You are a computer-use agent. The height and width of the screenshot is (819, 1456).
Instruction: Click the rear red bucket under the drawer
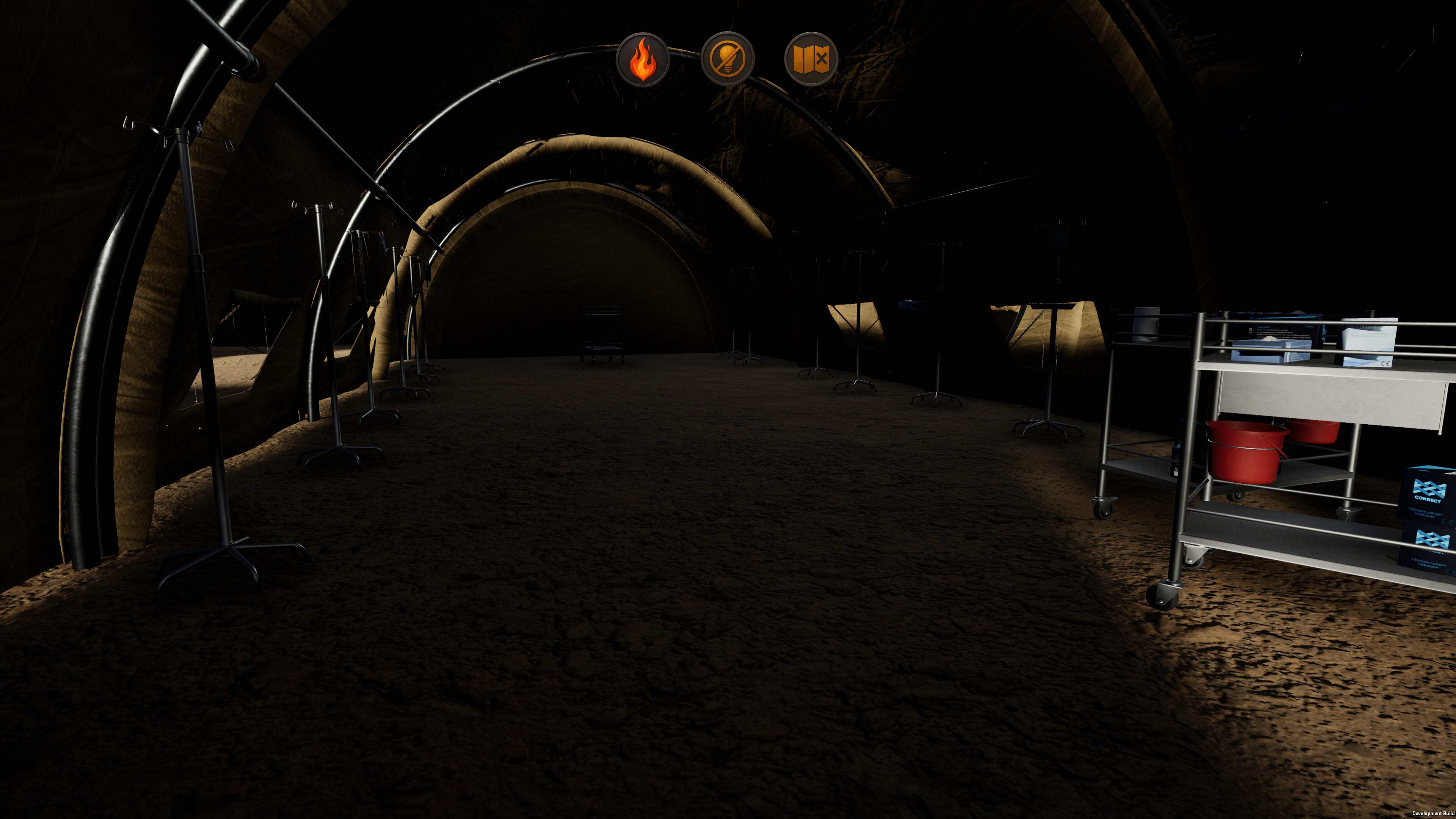tap(1311, 432)
